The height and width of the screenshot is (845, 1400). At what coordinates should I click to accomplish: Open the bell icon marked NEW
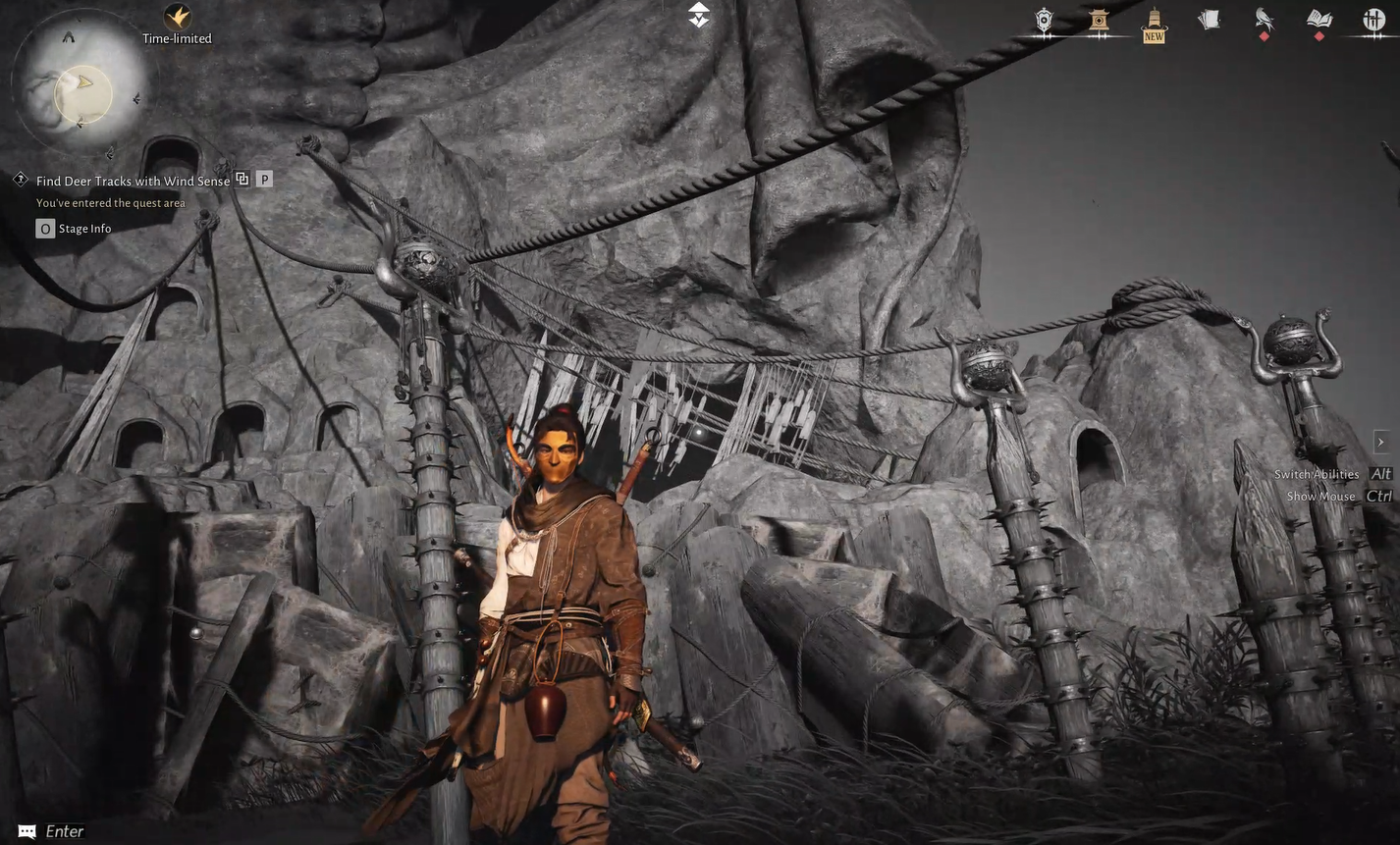(x=1154, y=22)
